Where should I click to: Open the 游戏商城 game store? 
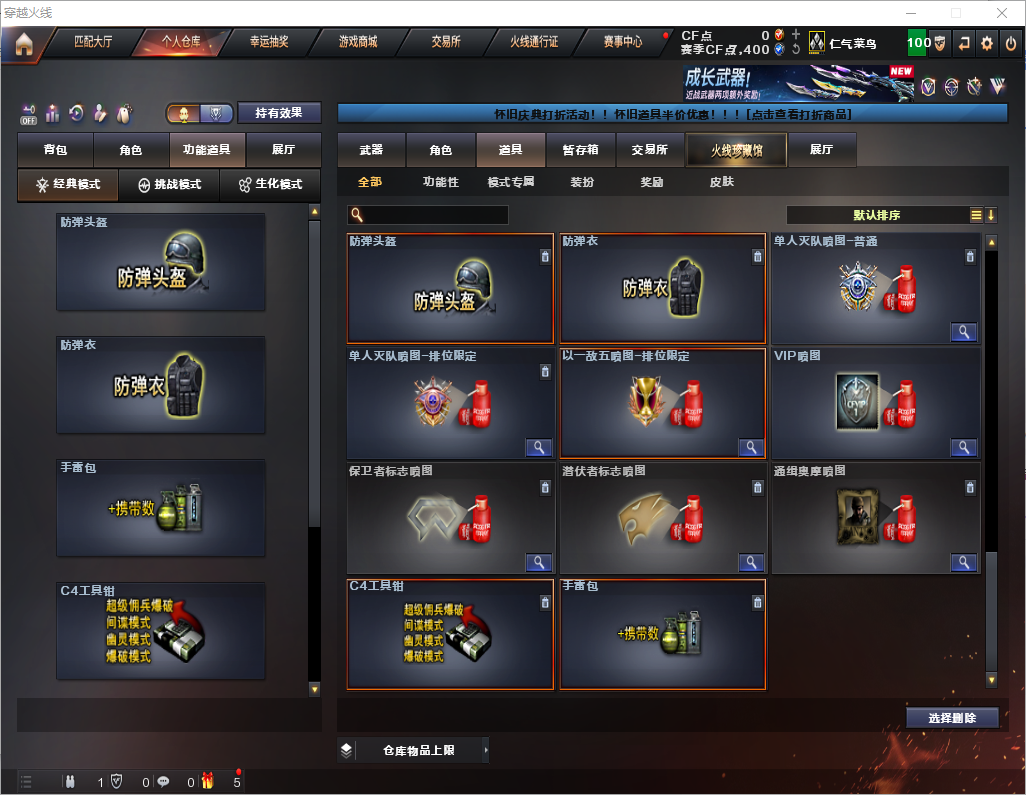357,43
